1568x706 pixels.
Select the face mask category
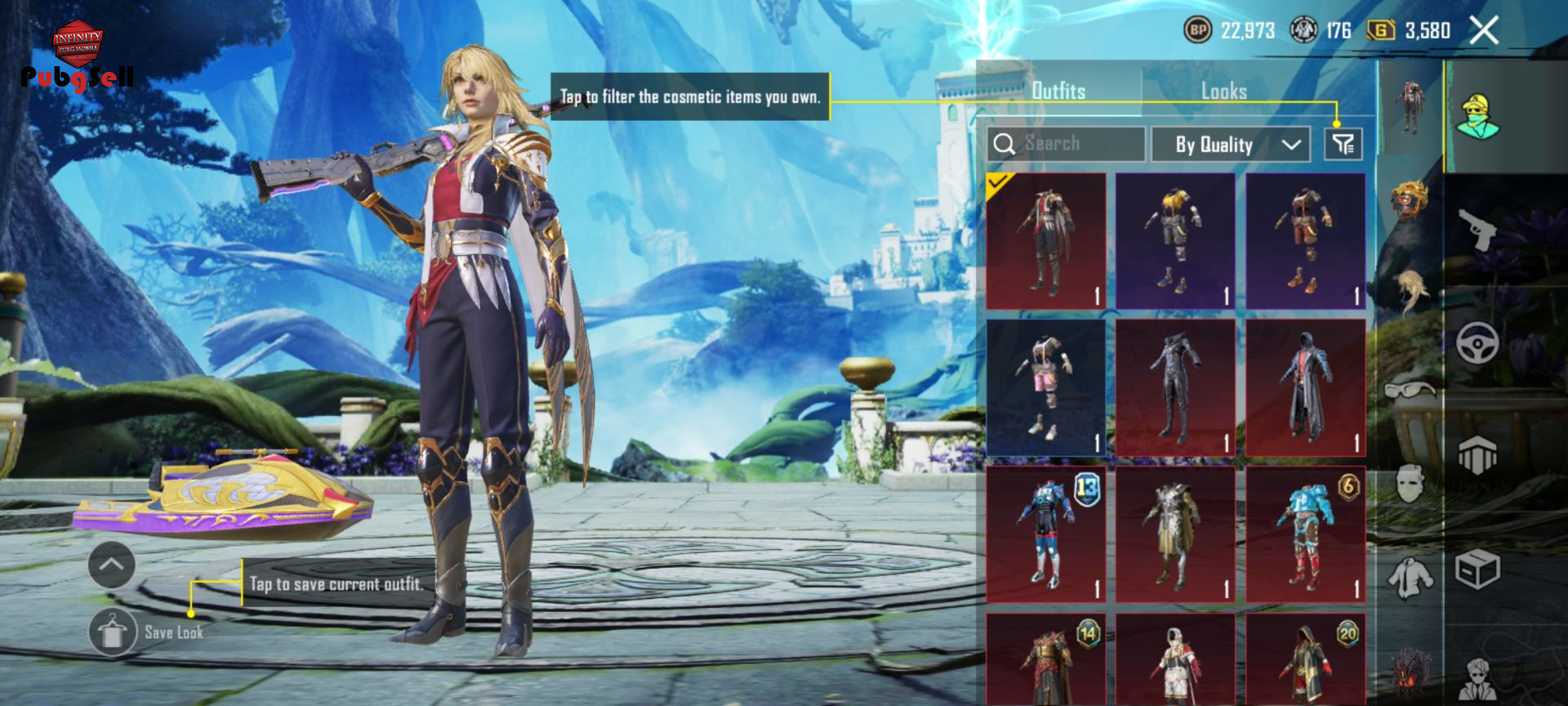click(1410, 484)
